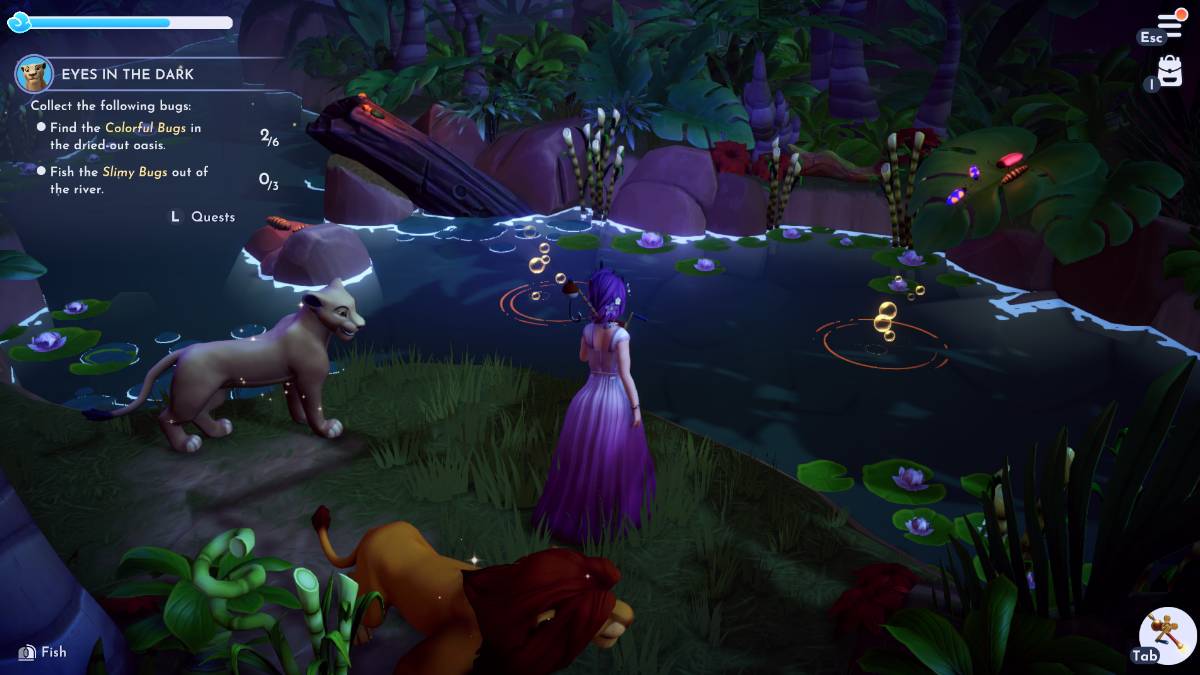Click Nala's quest portrait icon
Image resolution: width=1200 pixels, height=675 pixels.
(34, 74)
